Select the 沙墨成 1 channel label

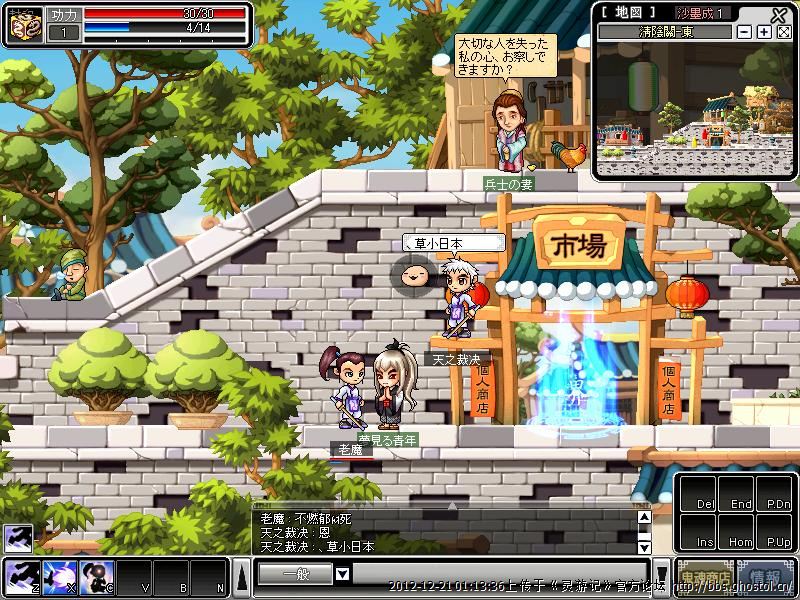pyautogui.click(x=703, y=13)
